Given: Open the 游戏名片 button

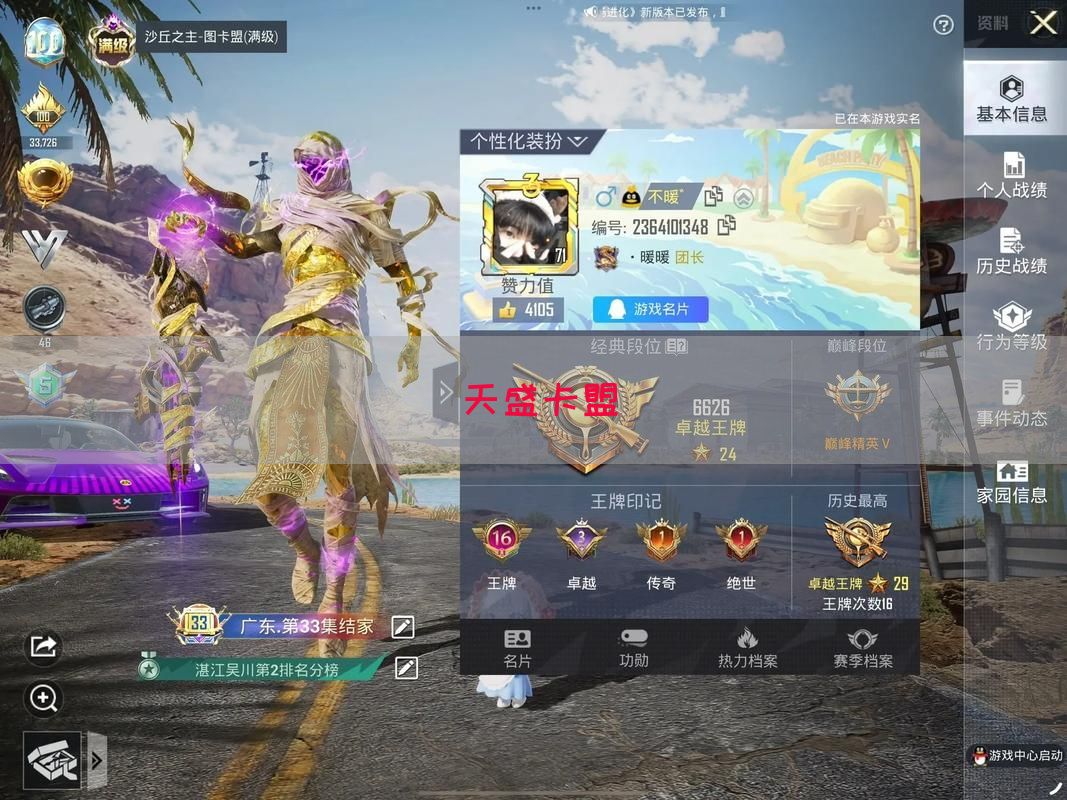Looking at the screenshot, I should (650, 310).
